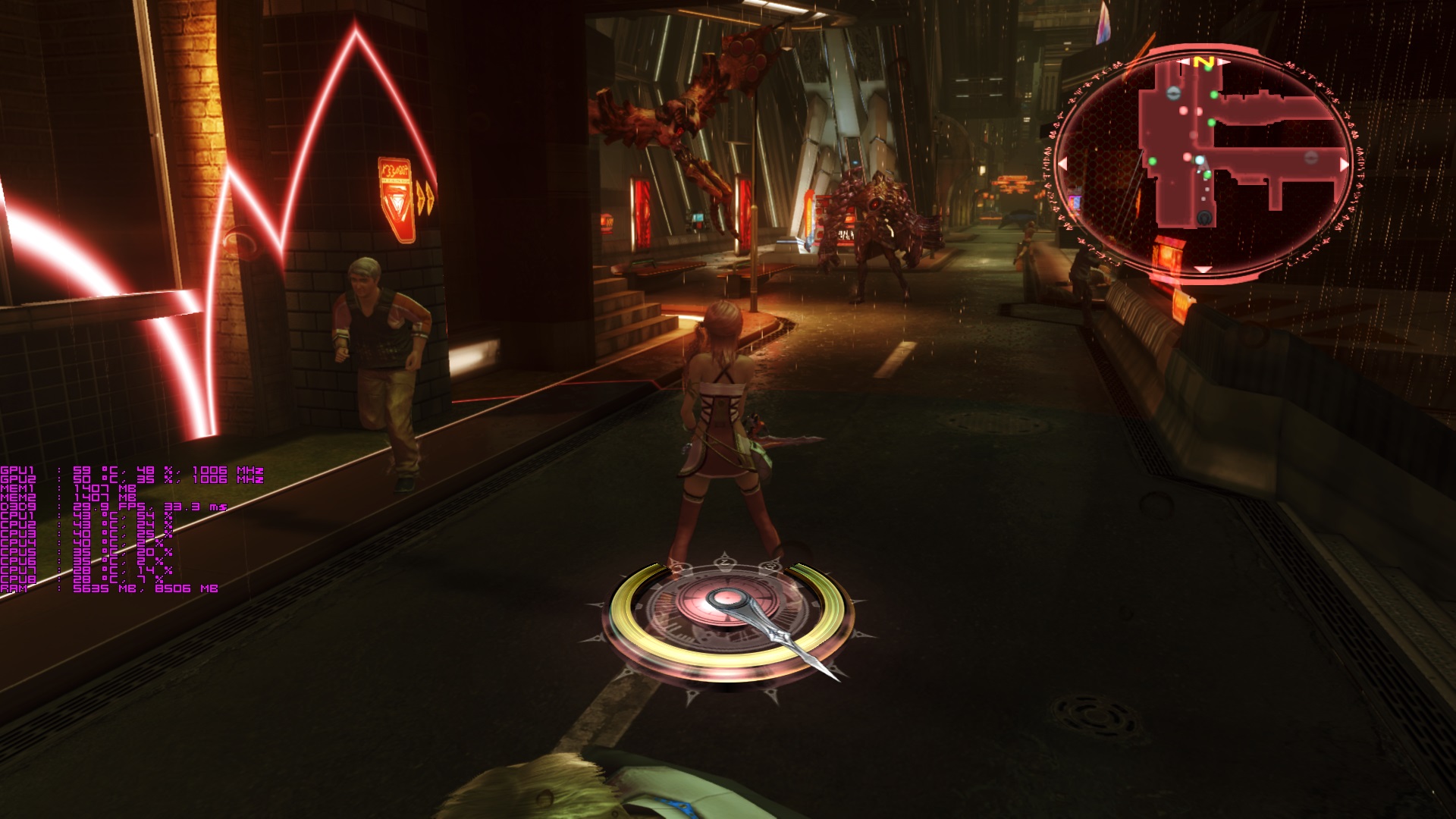Click the minimap's bottom edge arrow
This screenshot has width=1456, height=819.
pyautogui.click(x=1203, y=269)
